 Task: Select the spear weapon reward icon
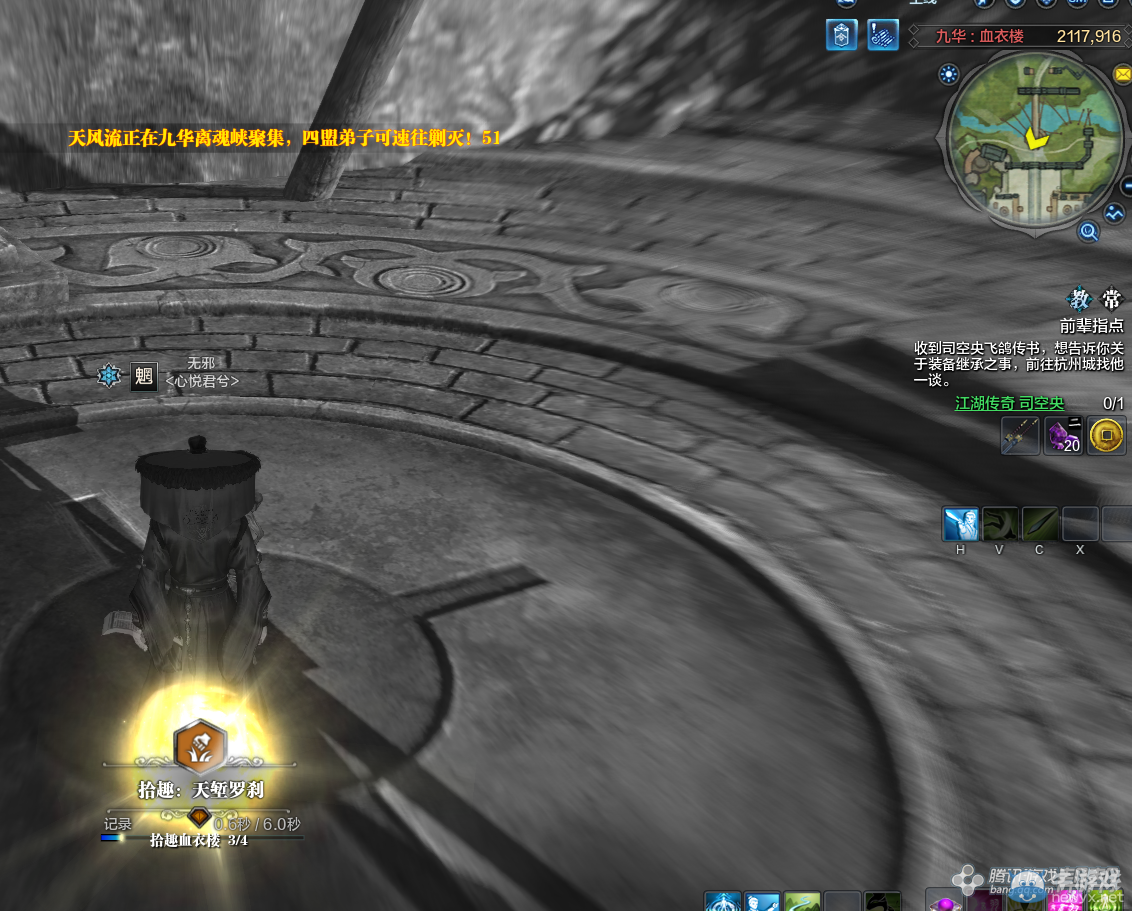tap(1020, 436)
